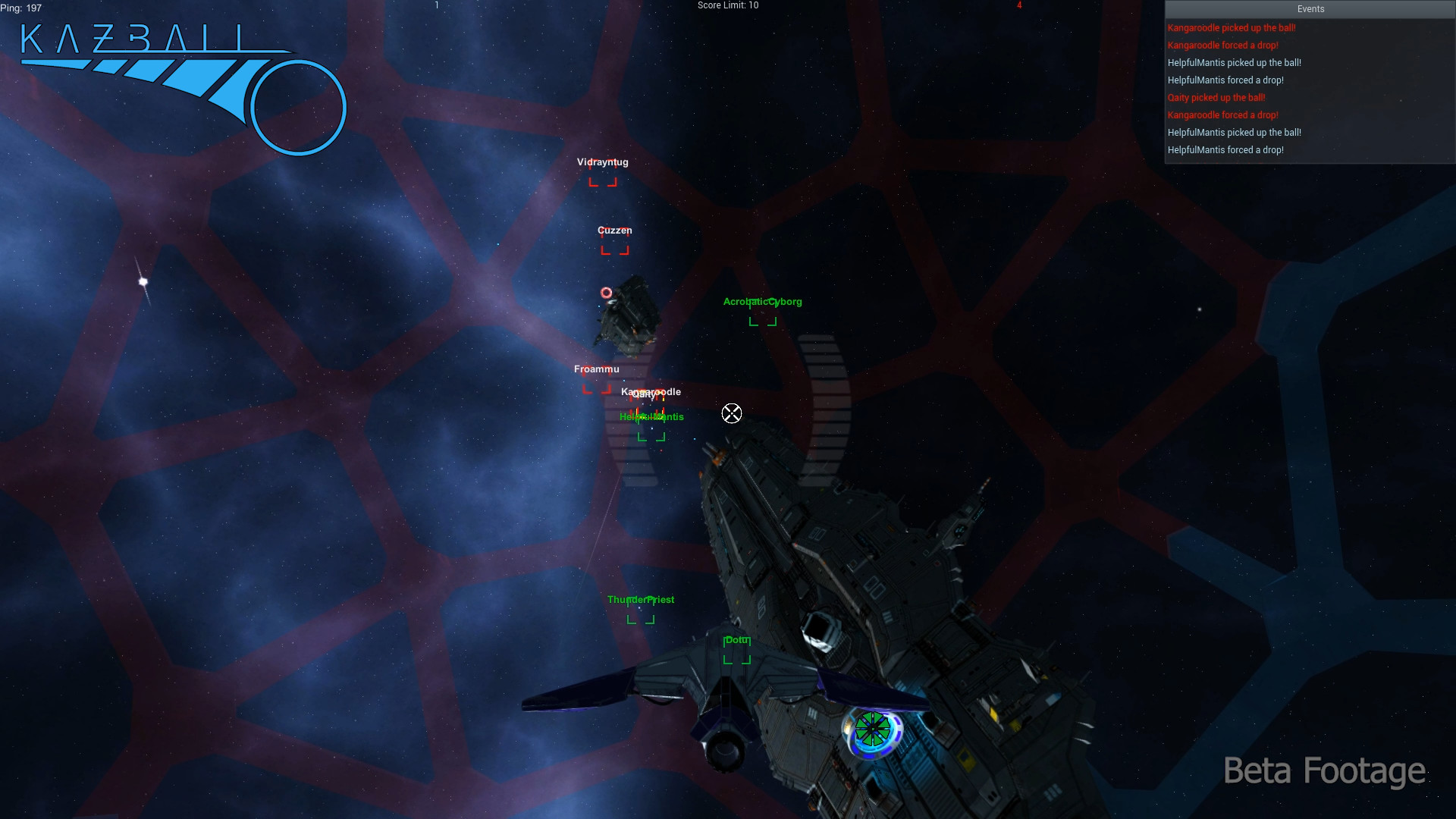This screenshot has width=1456, height=819.
Task: Toggle Froammu's red targeting brackets
Action: pyautogui.click(x=597, y=388)
